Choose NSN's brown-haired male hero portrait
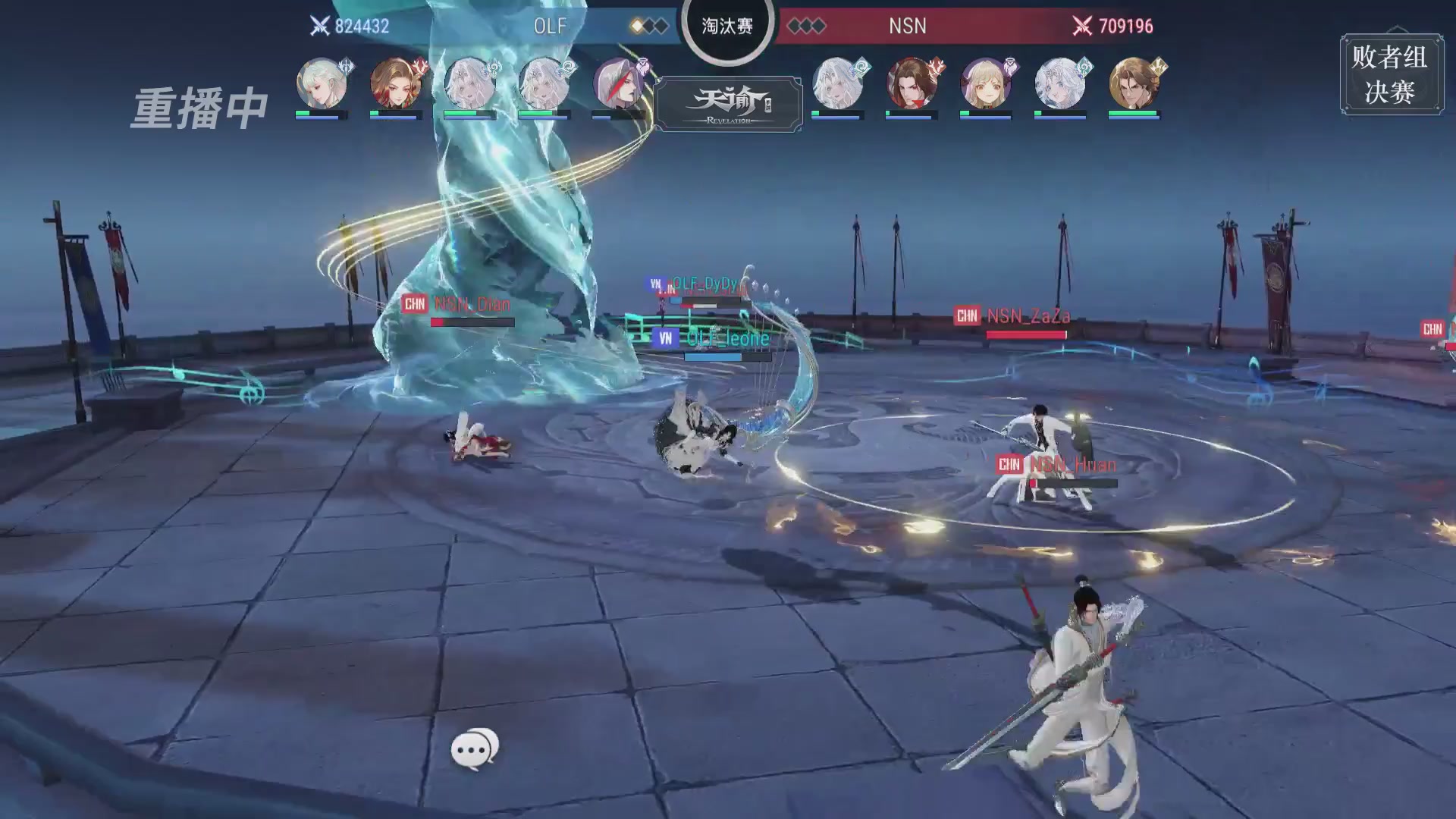 tap(1134, 83)
